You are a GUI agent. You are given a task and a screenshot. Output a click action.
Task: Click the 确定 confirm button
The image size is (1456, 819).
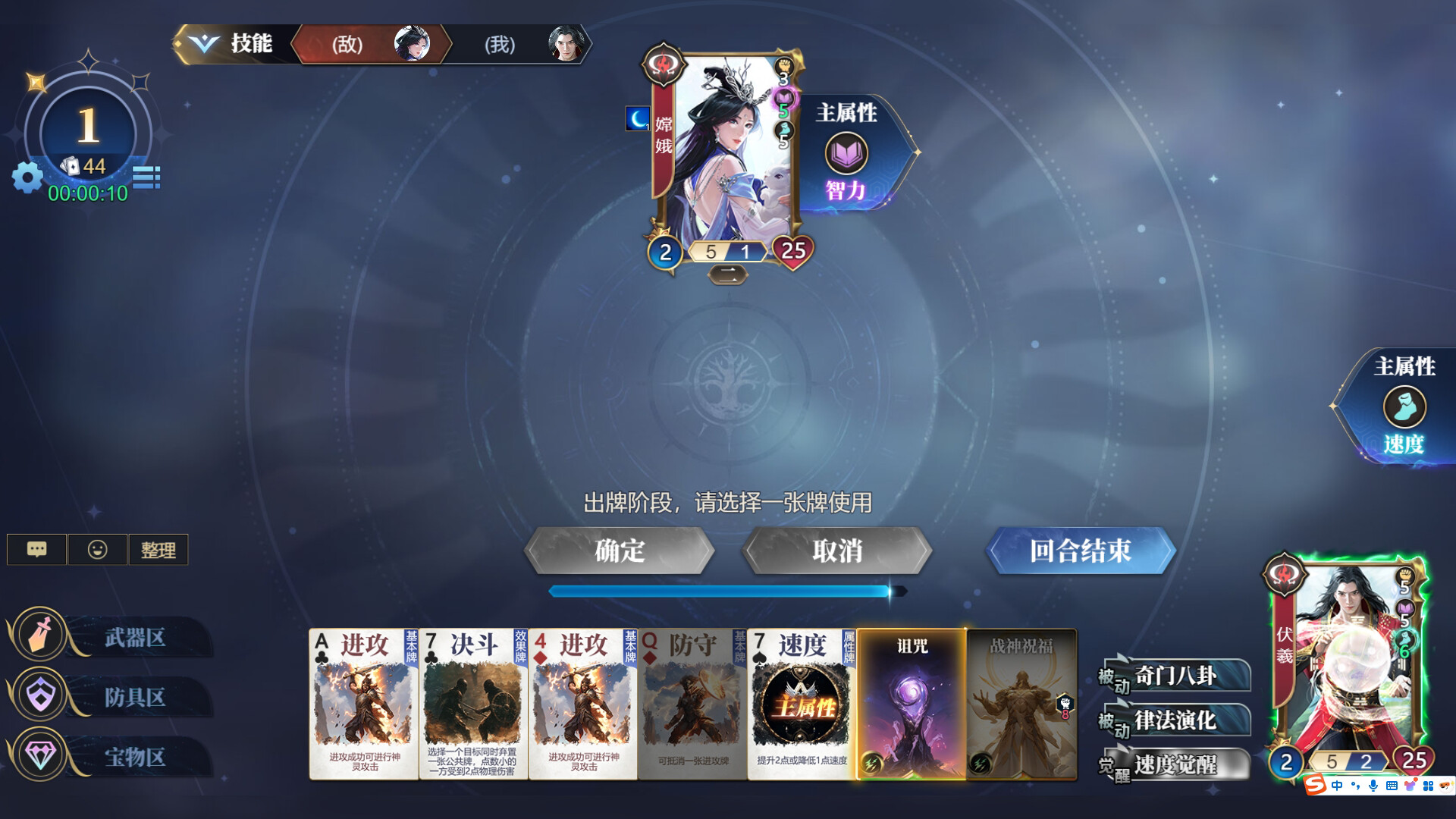click(620, 551)
